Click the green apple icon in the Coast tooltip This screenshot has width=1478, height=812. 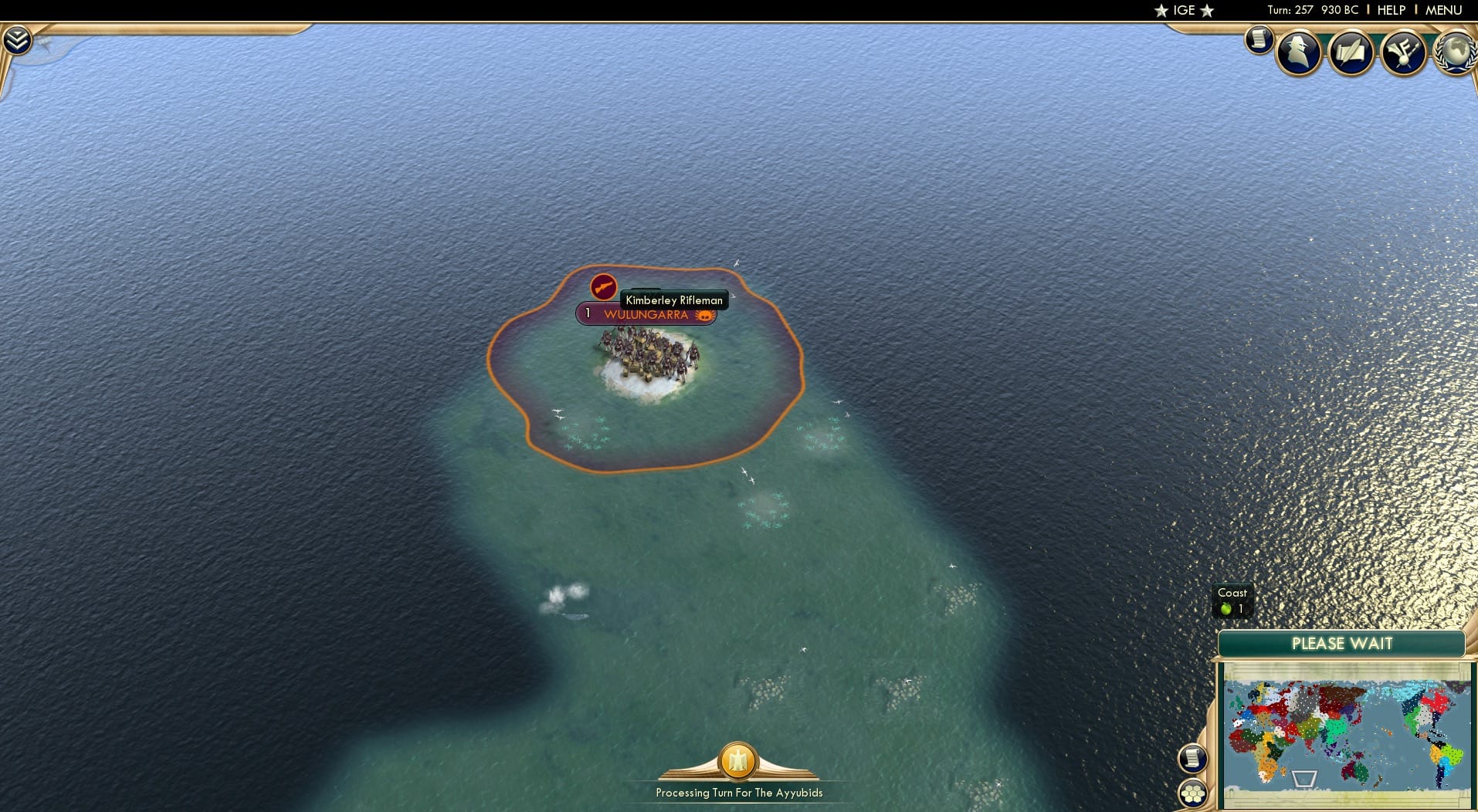click(x=1227, y=607)
